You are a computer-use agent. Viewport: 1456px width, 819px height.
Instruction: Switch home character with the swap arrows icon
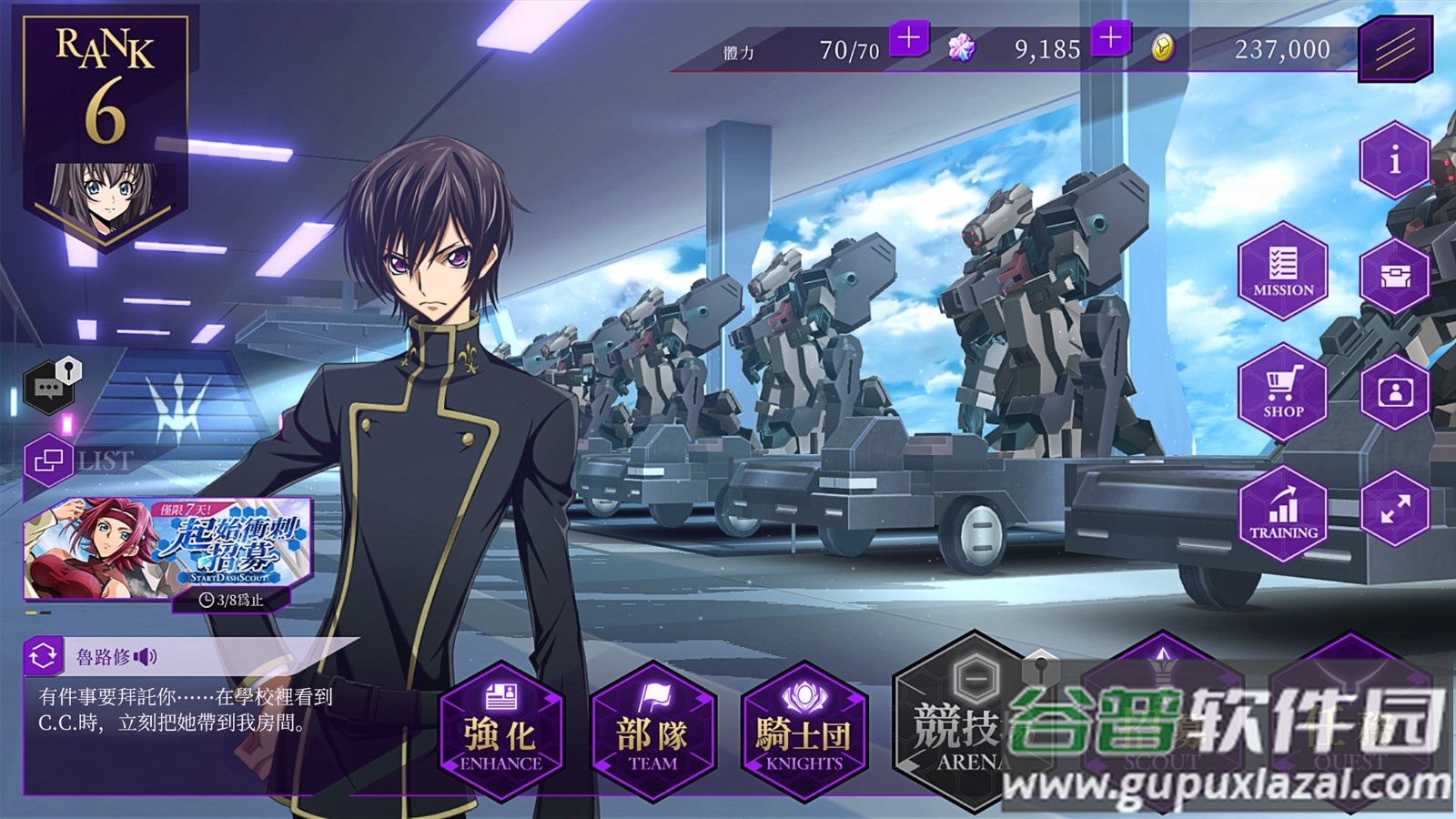[43, 655]
